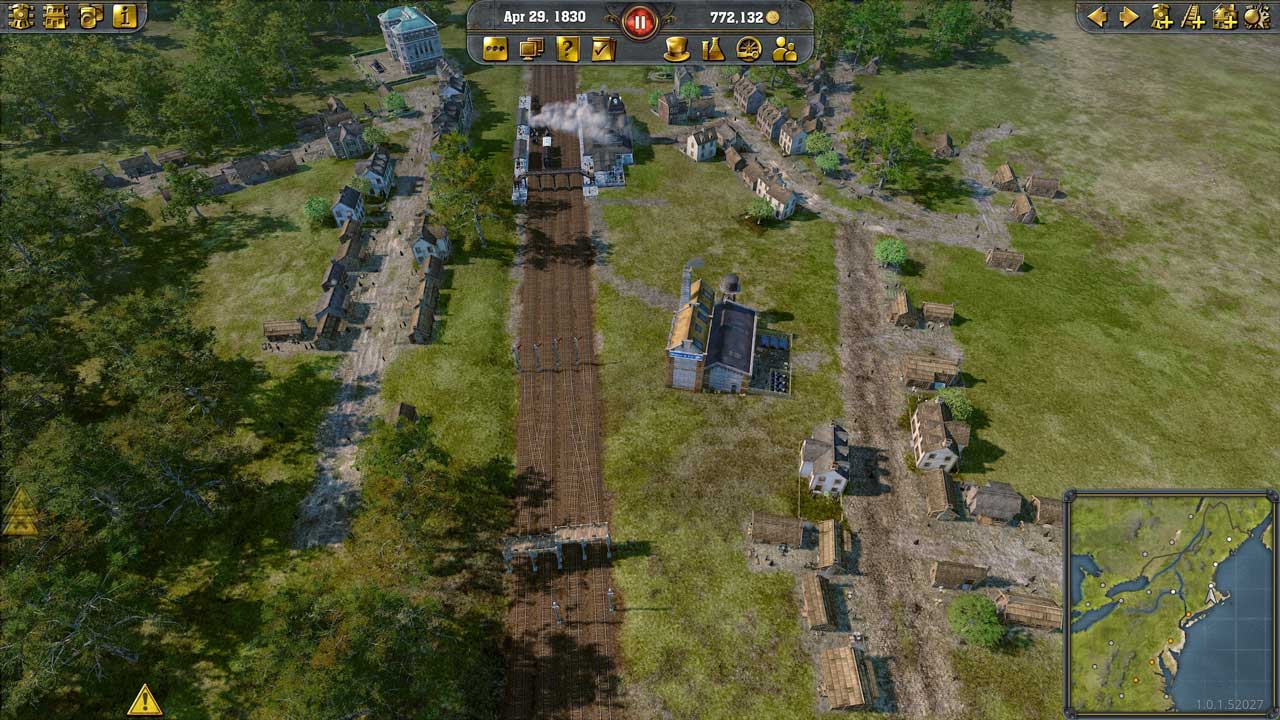Open the checkmark tasks icon

[602, 49]
